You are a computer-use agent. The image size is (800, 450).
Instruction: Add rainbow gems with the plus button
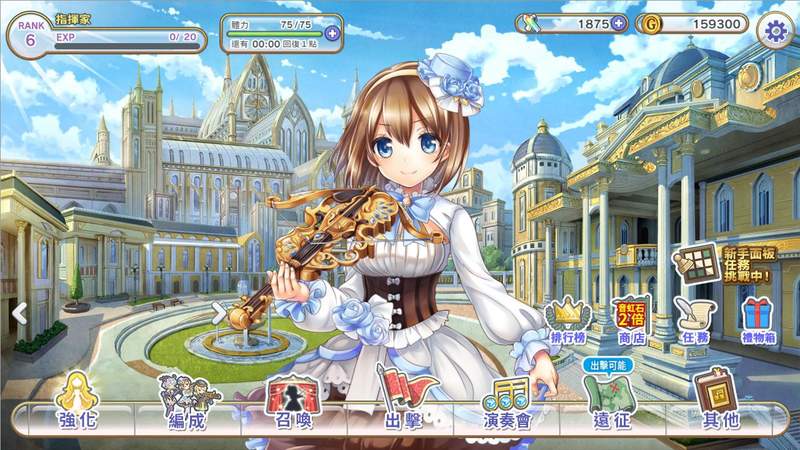coord(618,24)
